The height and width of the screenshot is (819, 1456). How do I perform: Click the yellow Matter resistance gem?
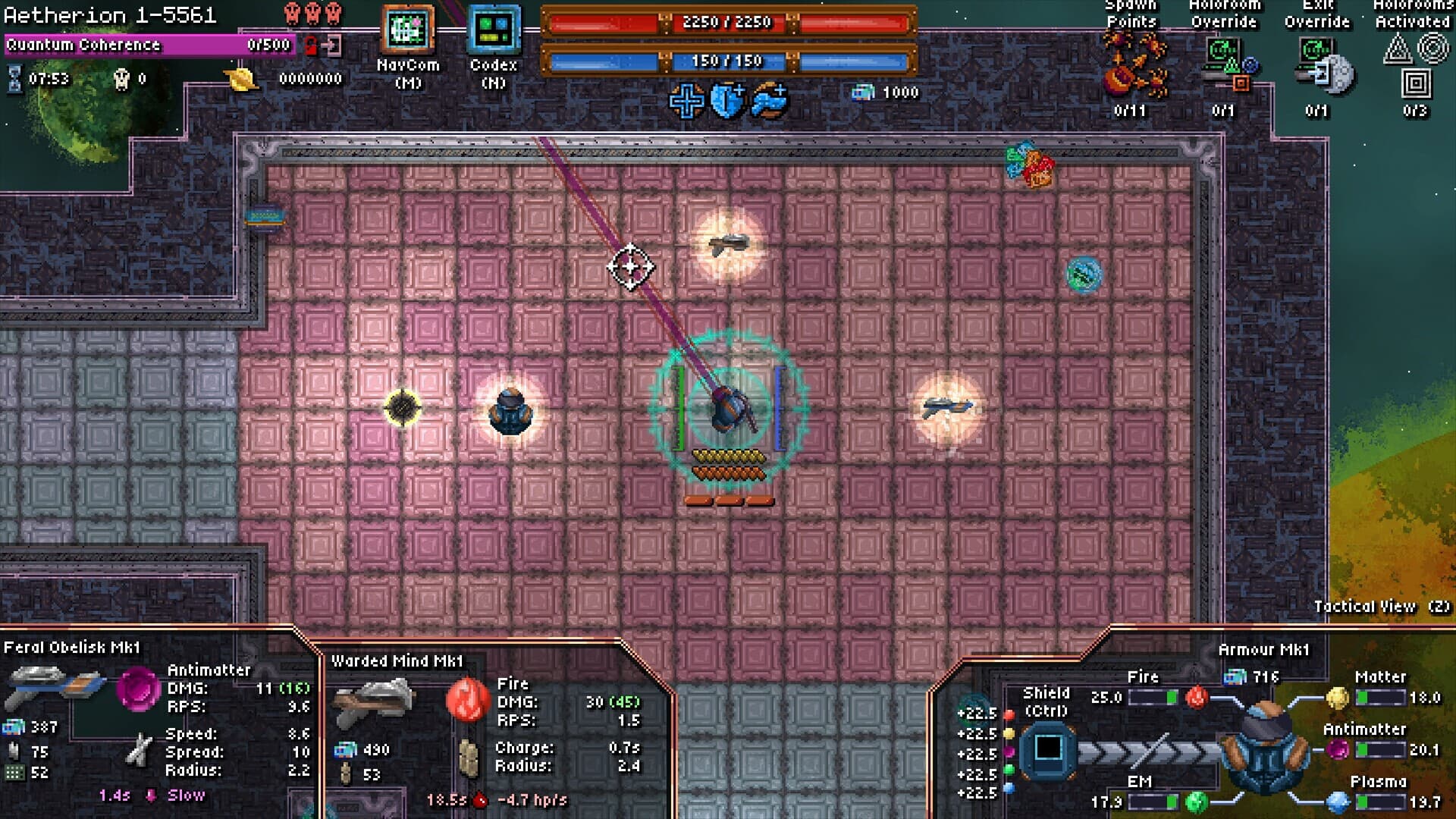coord(1337,697)
